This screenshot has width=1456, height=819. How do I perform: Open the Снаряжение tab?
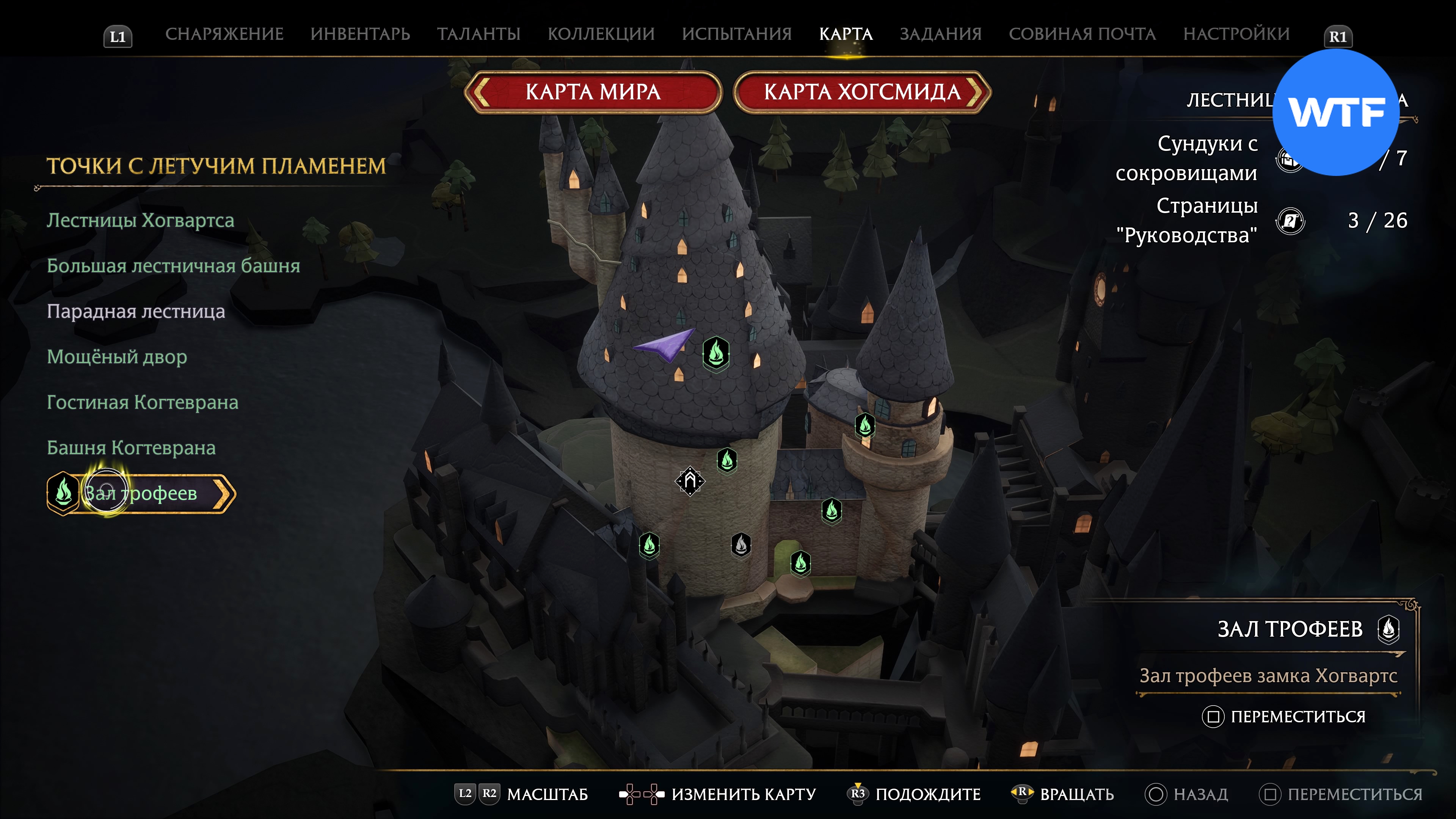[x=224, y=34]
